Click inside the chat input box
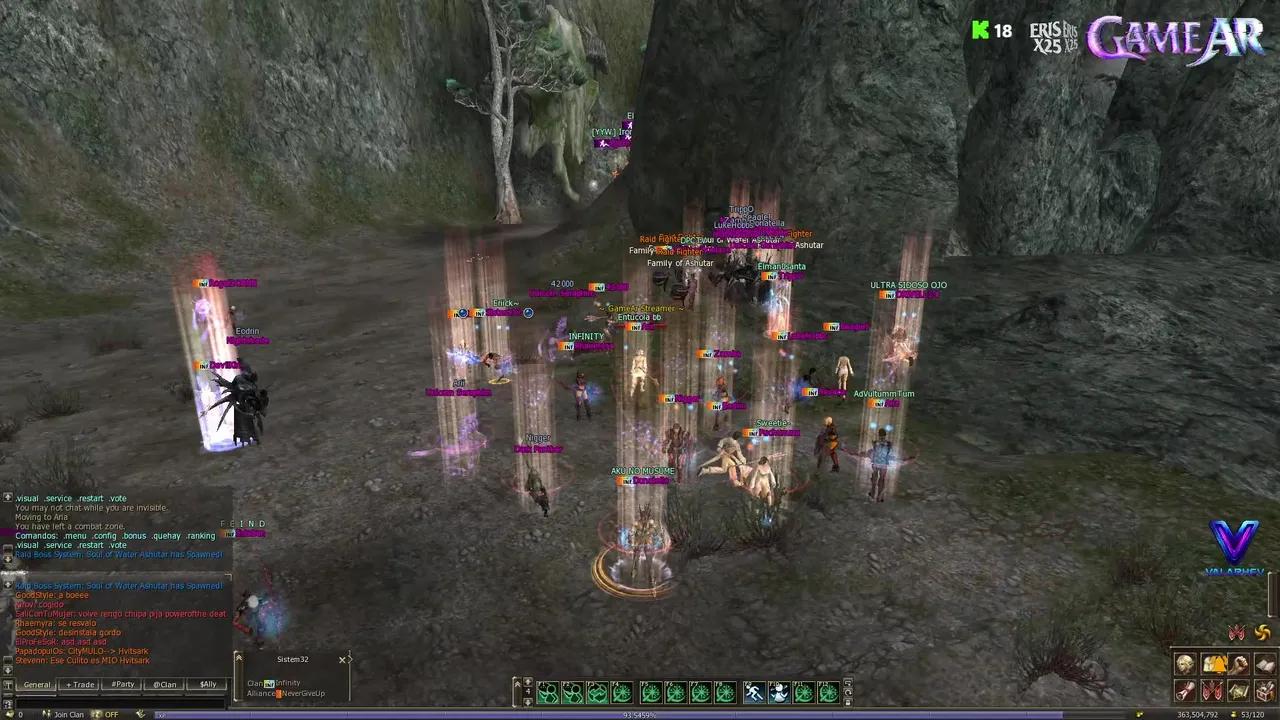The height and width of the screenshot is (720, 1280). click(115, 671)
